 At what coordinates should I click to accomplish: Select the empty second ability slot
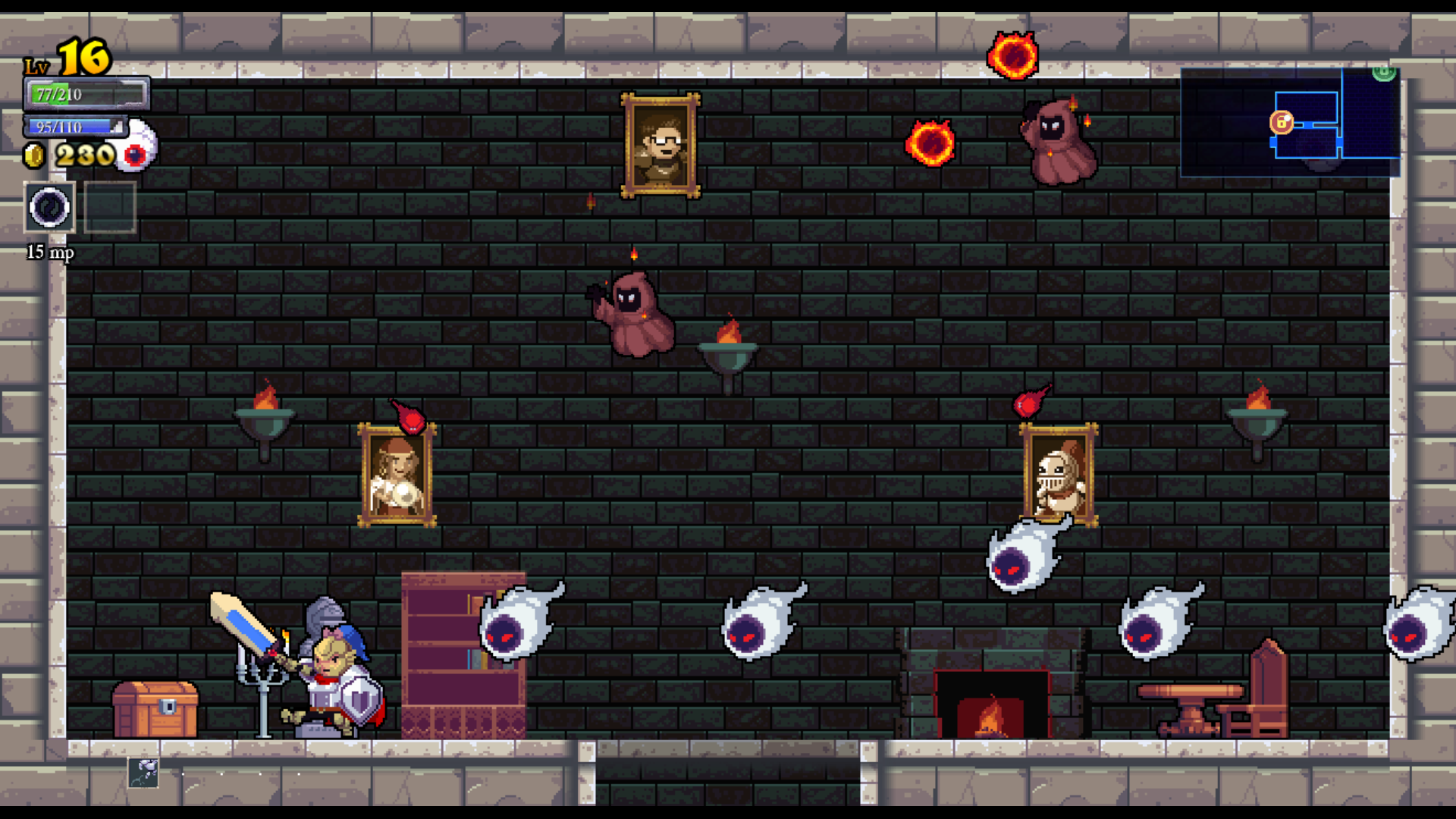[108, 206]
